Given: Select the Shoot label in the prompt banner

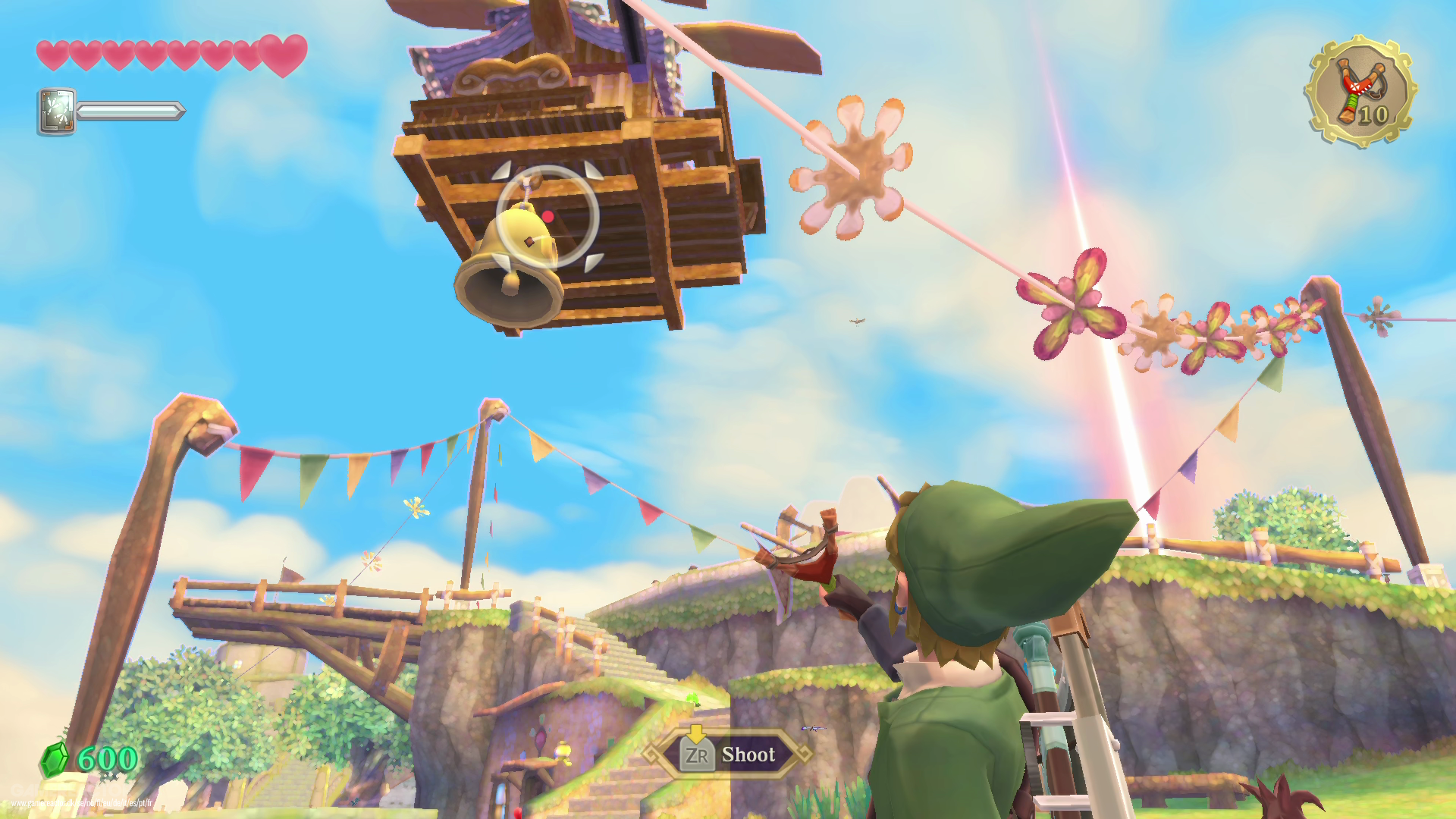Looking at the screenshot, I should coord(748,755).
